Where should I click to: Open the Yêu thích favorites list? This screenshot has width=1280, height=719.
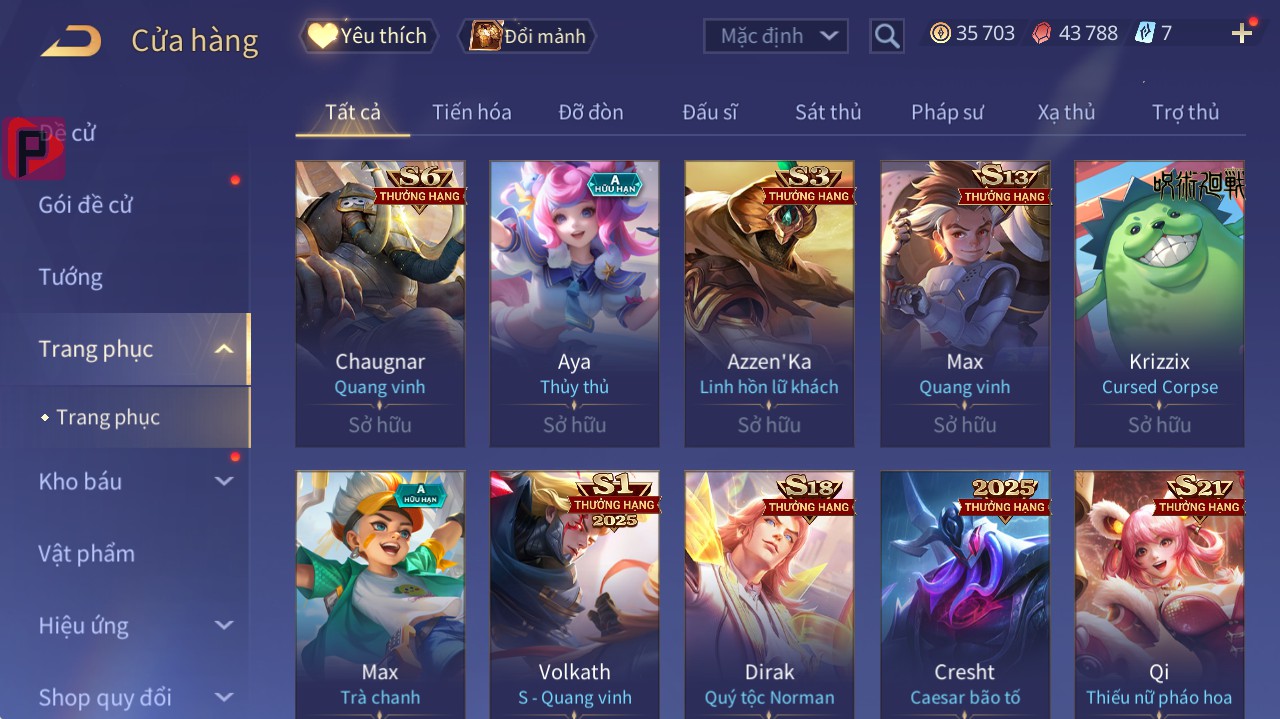point(369,36)
